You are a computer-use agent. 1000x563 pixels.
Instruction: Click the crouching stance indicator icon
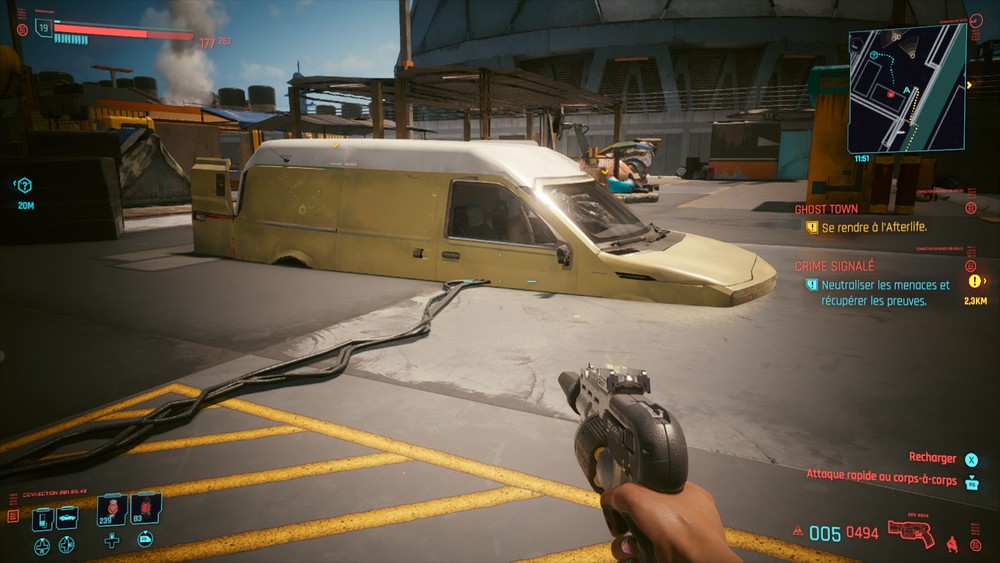coord(951,544)
